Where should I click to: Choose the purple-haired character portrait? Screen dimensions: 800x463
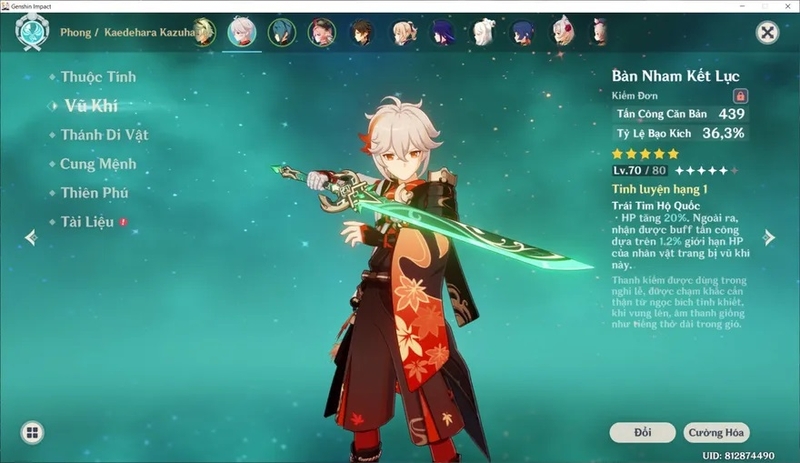443,33
